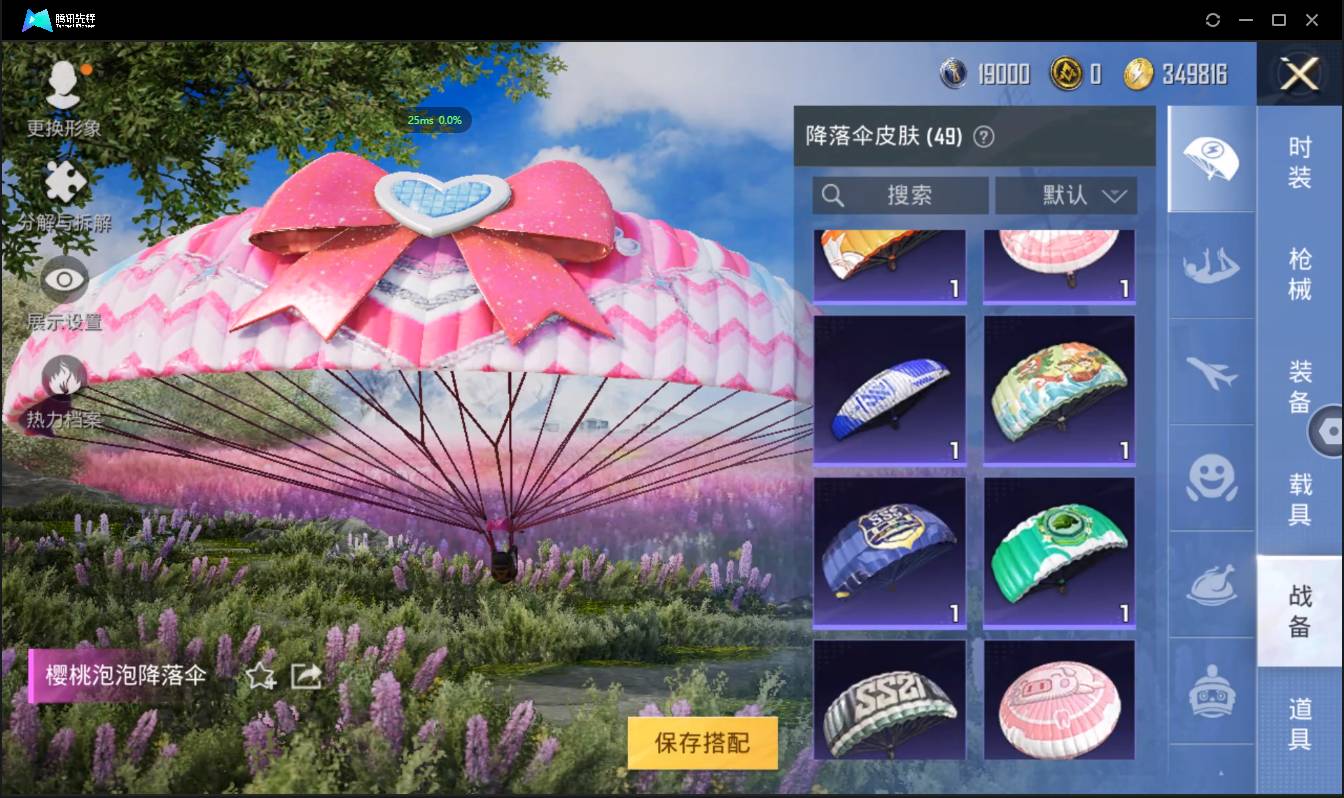Toggle favorite star for 樱桃泡泡降落伞
The image size is (1344, 798).
point(258,677)
